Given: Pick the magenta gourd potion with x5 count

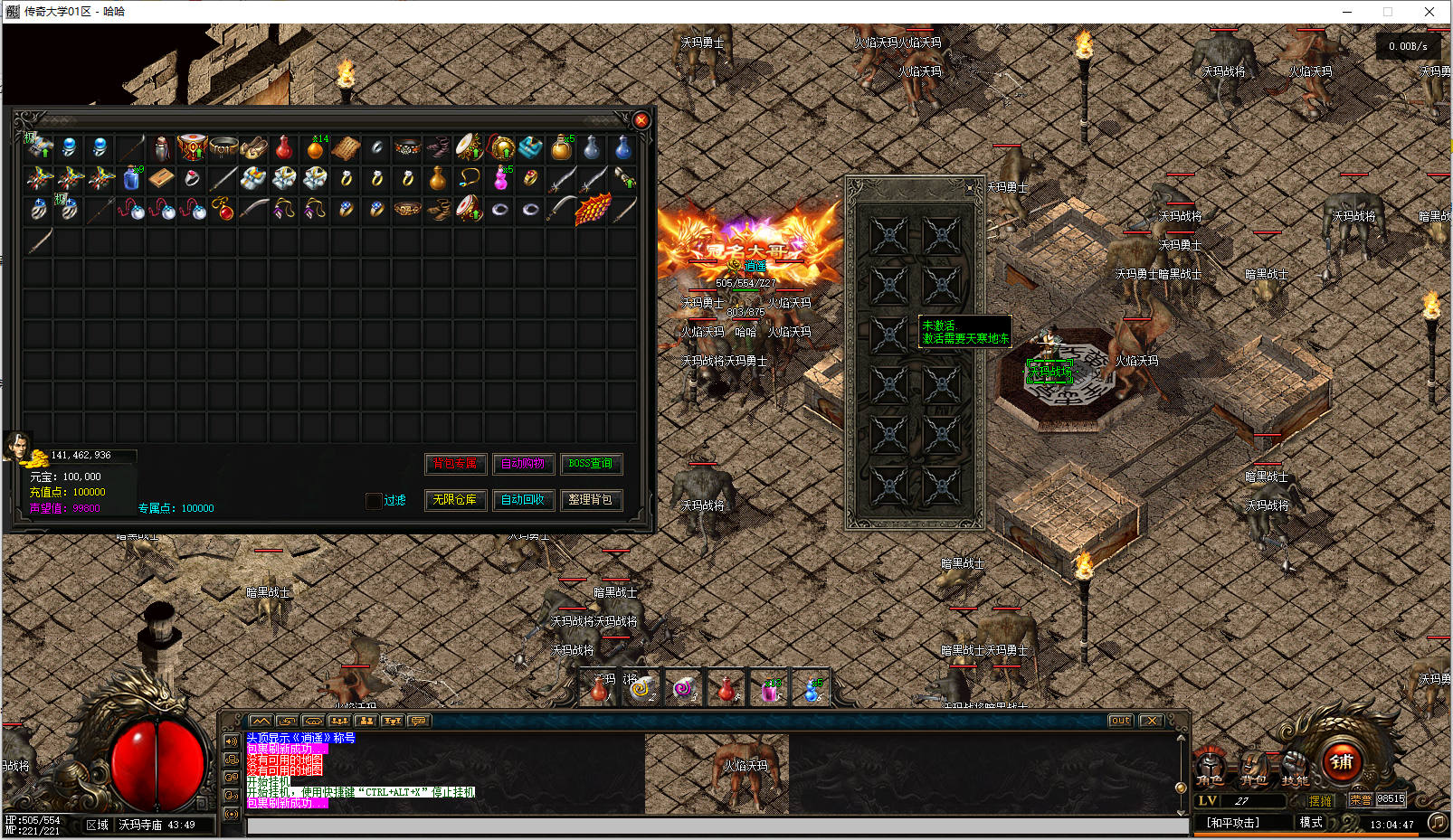Looking at the screenshot, I should point(500,178).
